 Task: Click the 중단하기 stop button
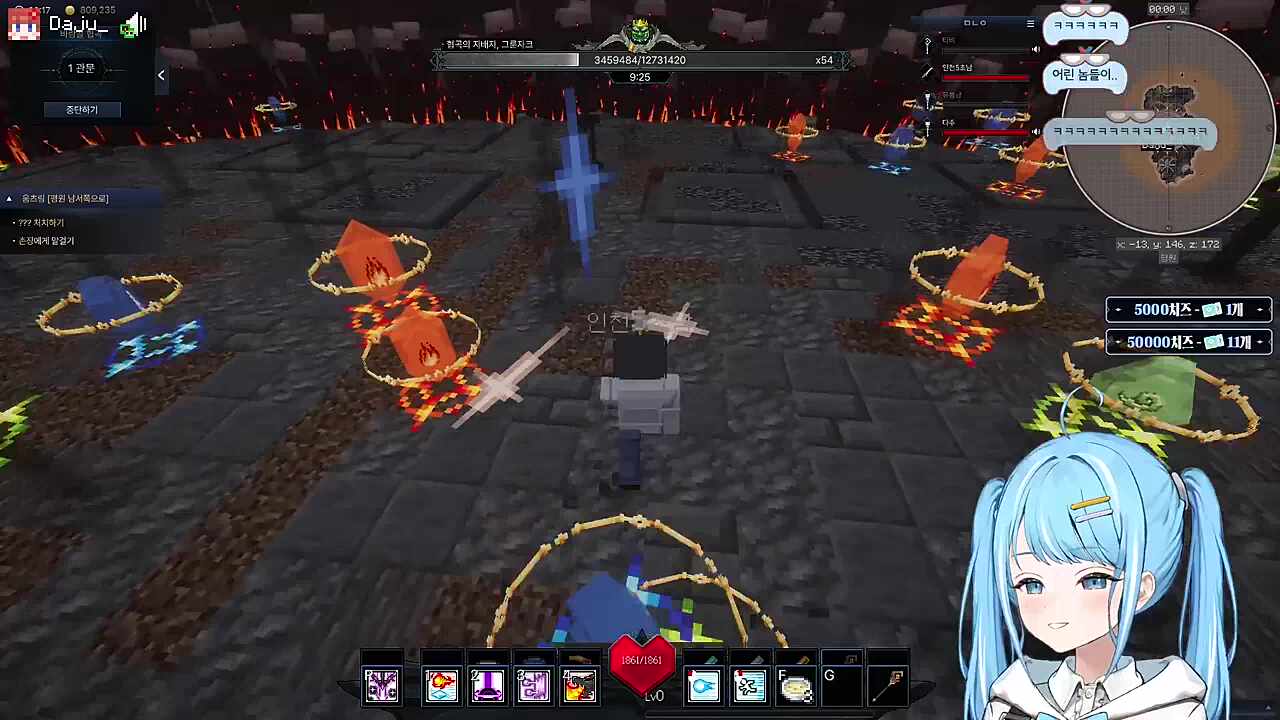[81, 109]
